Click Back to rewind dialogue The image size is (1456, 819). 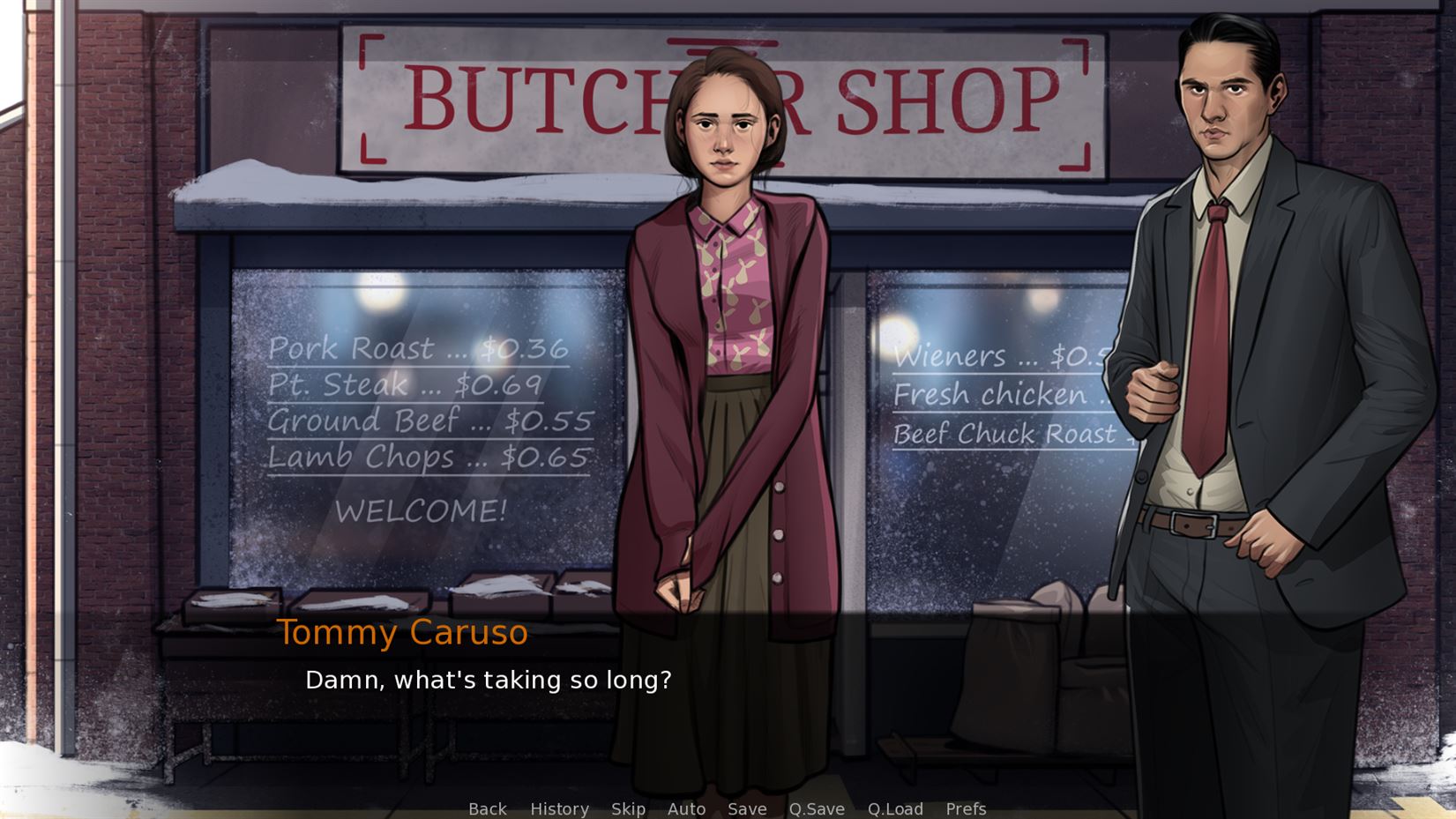click(x=487, y=808)
